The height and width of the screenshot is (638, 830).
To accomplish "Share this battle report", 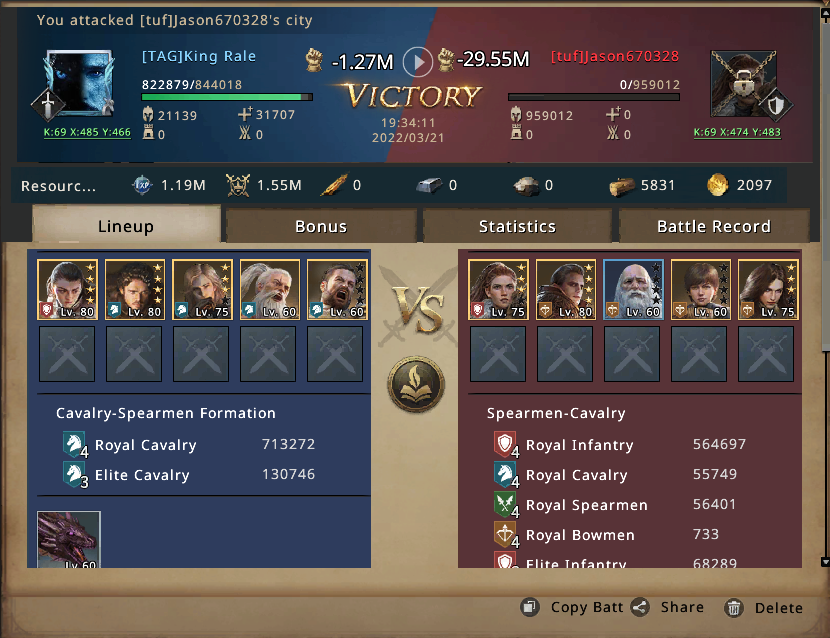I will click(668, 607).
